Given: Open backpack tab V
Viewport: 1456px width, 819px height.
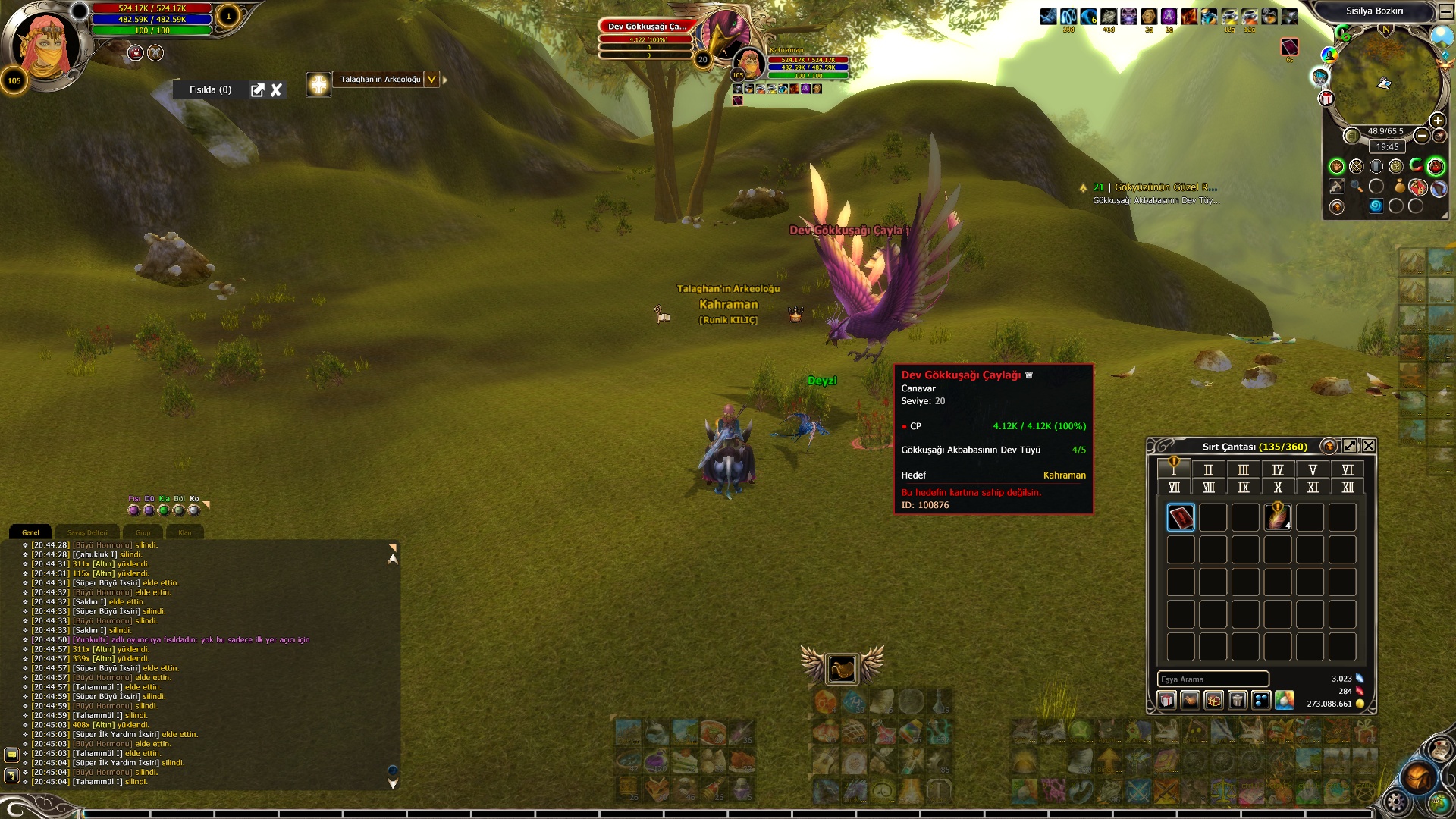Looking at the screenshot, I should [x=1313, y=470].
